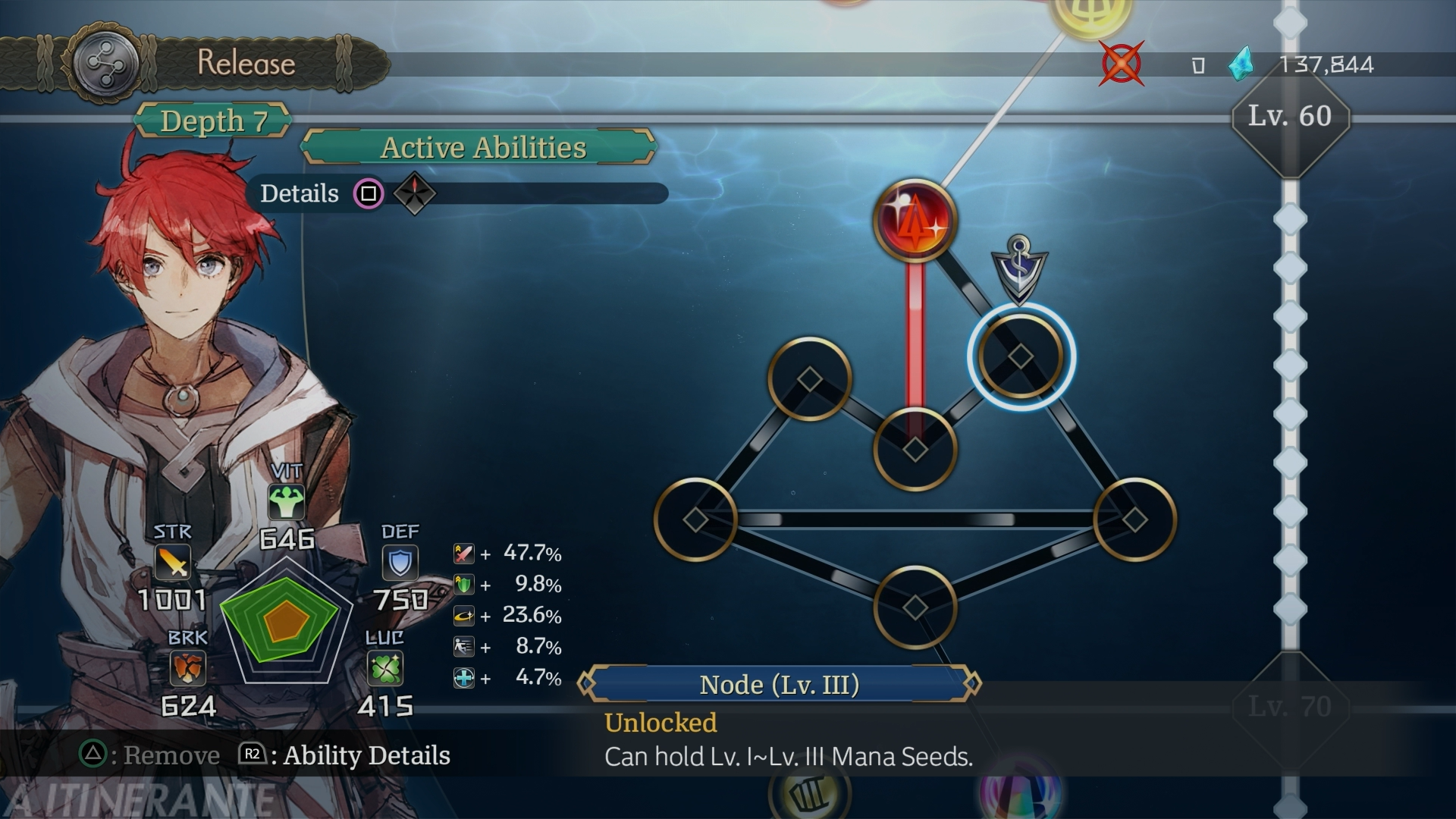
Task: Choose the highlighted node with white ring
Action: coord(1021,356)
